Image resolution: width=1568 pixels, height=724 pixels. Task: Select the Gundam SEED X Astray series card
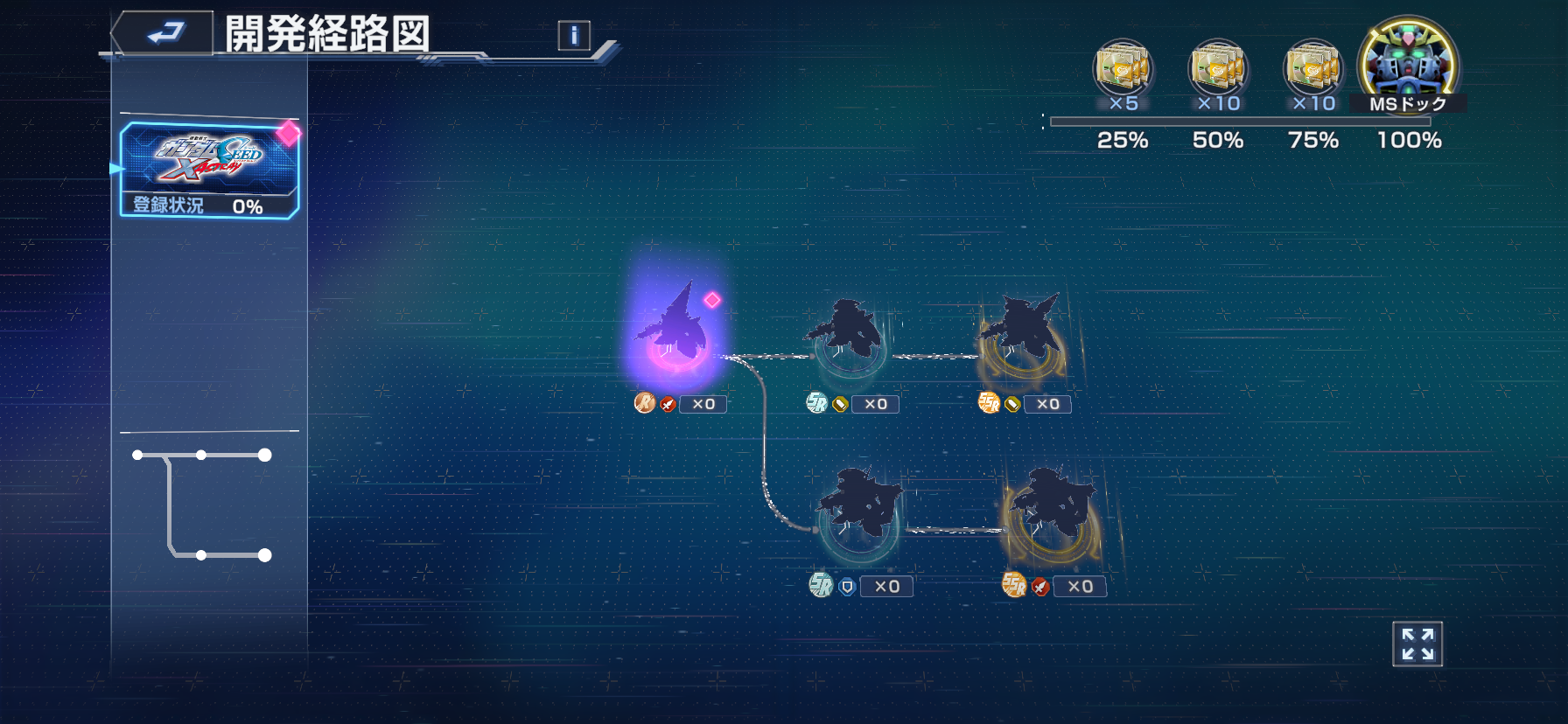210,169
